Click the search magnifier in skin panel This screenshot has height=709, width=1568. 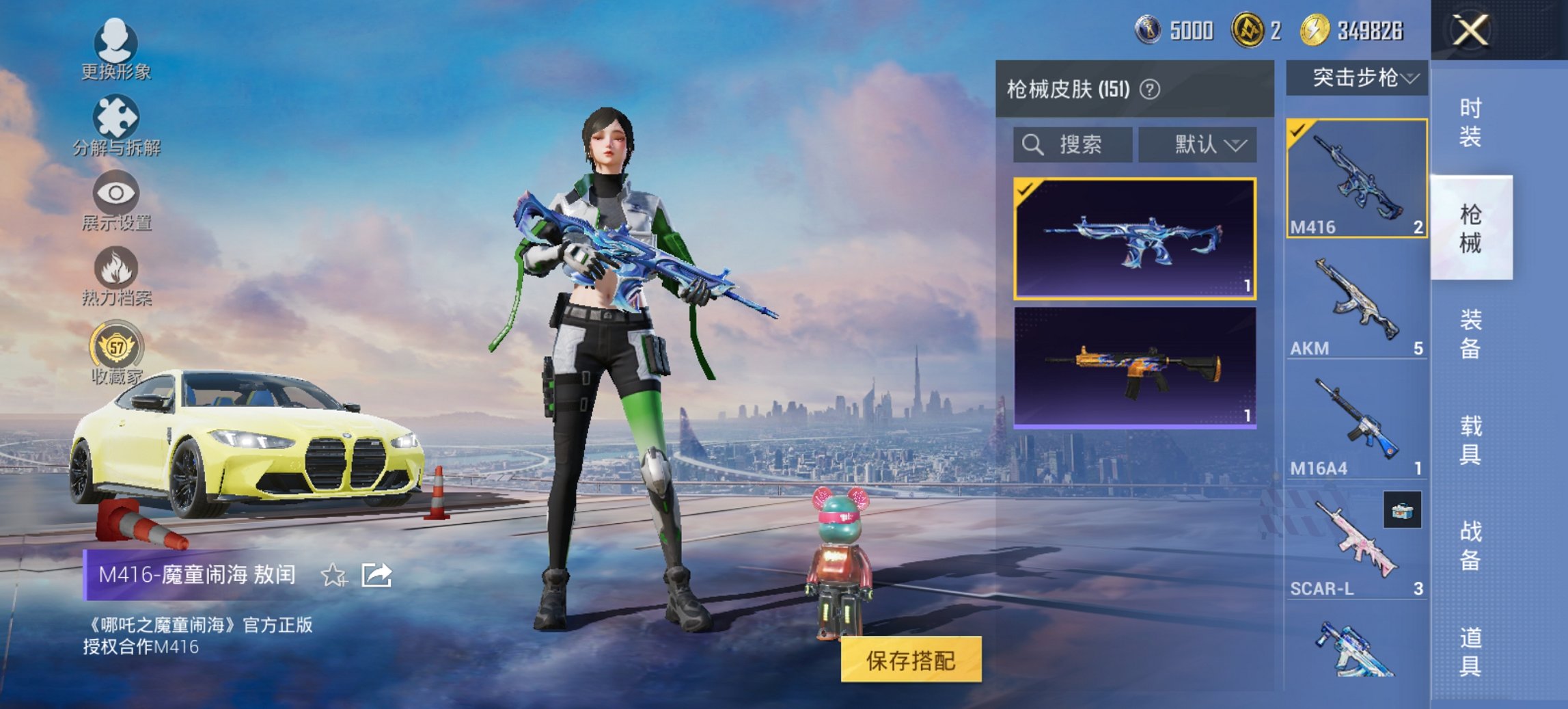coord(1033,145)
